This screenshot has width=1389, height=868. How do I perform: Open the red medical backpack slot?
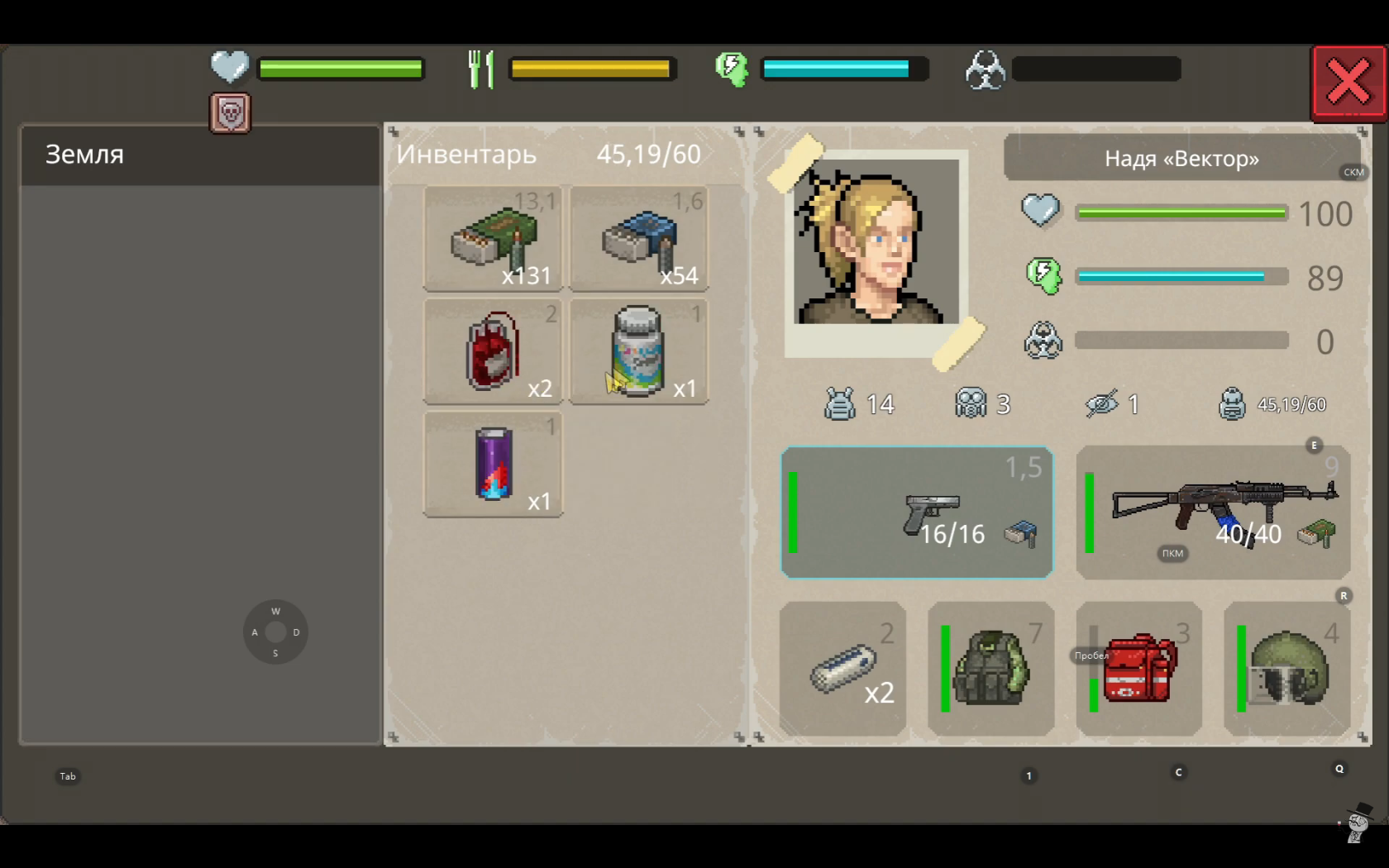click(1138, 669)
